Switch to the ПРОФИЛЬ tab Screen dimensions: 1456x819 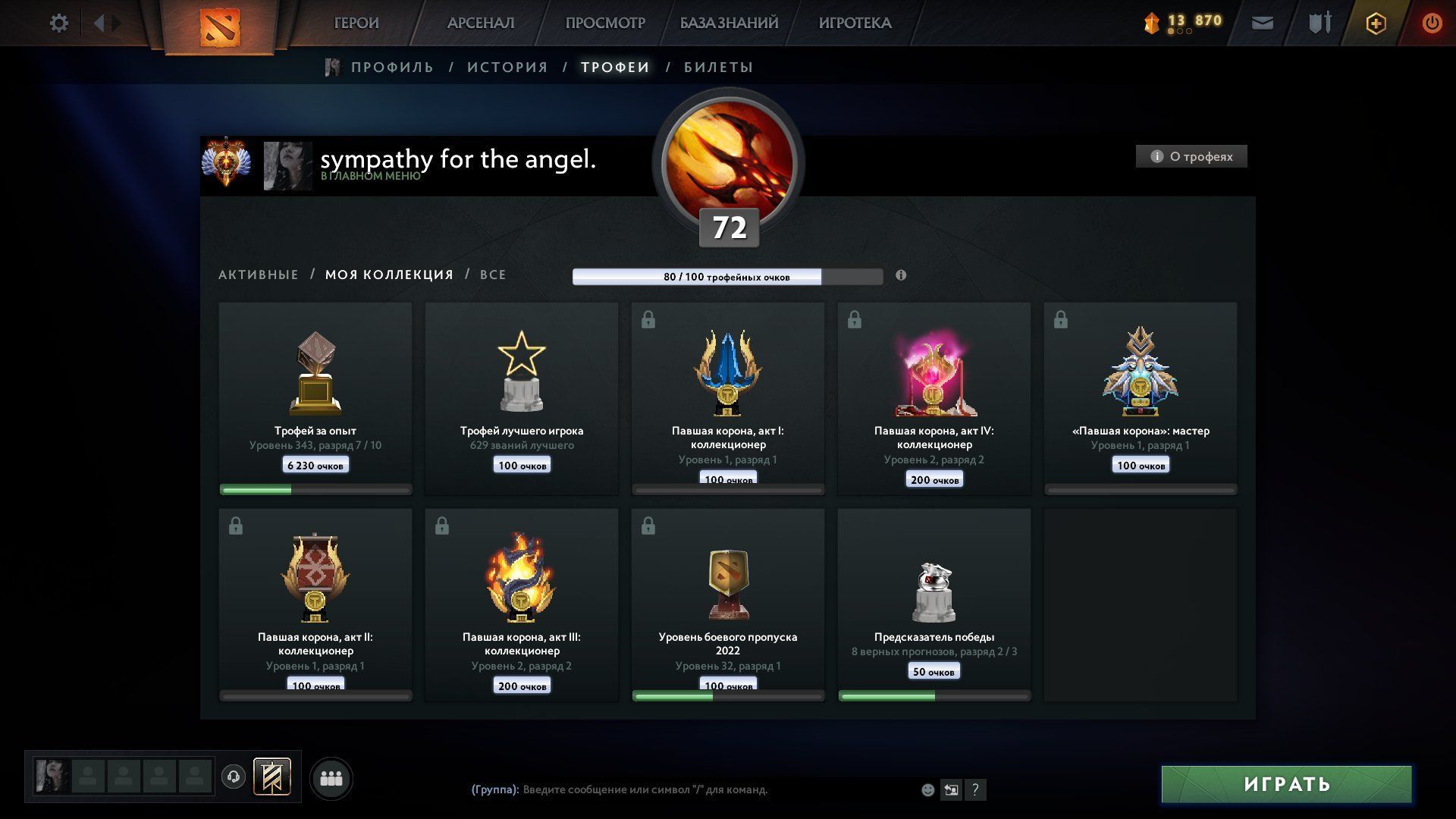392,67
